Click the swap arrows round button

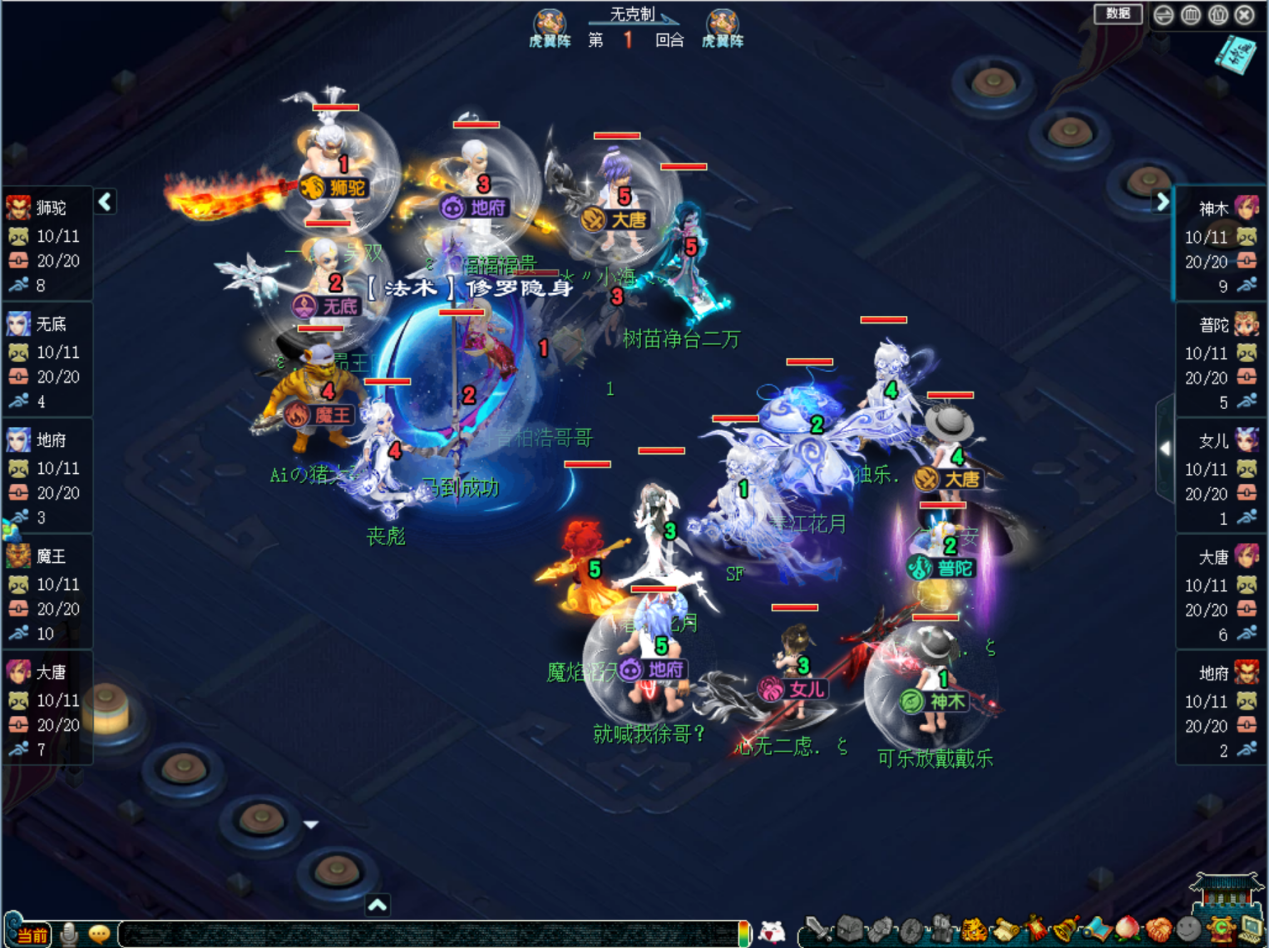[1164, 14]
